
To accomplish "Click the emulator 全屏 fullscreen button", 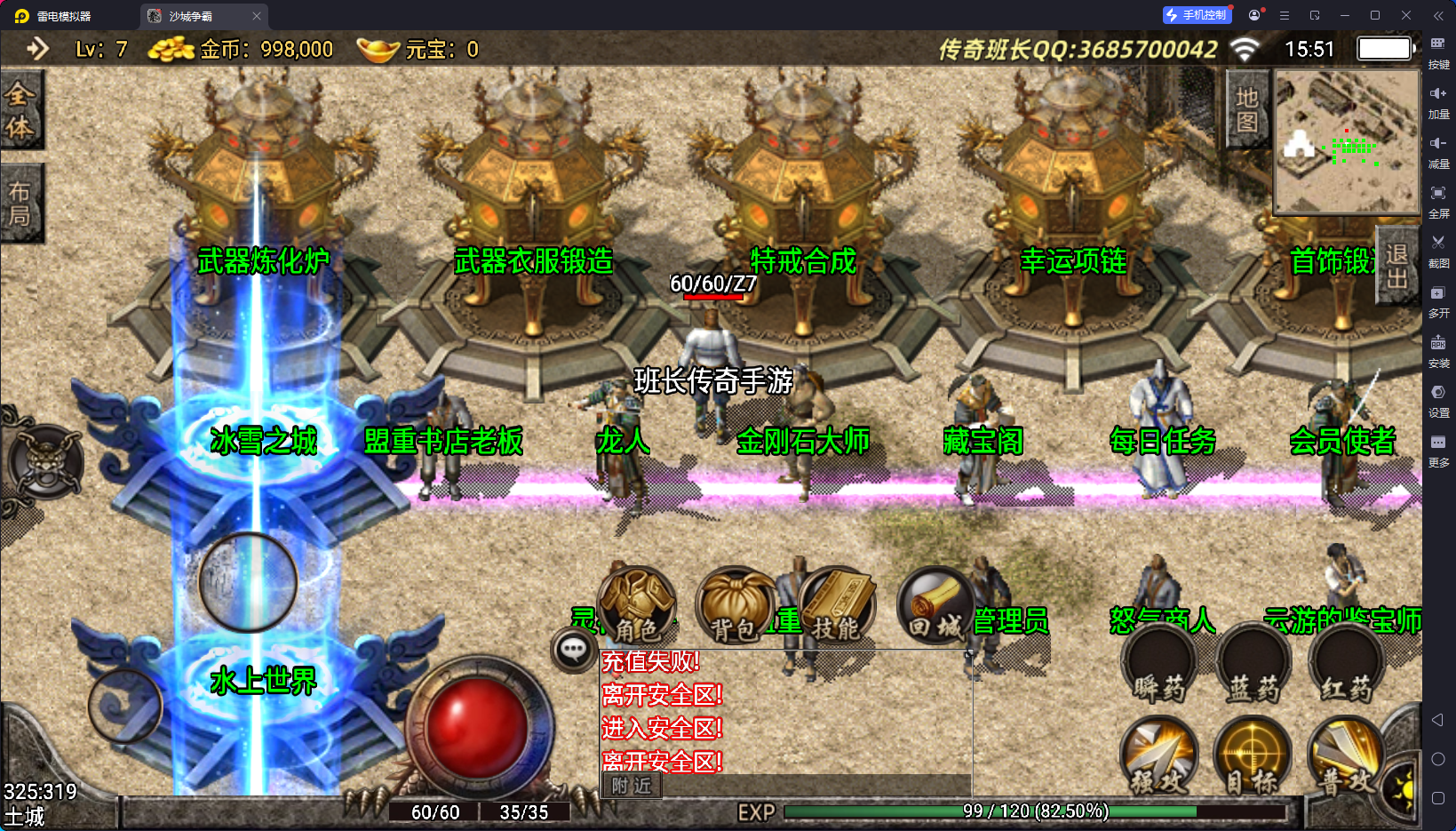I will tap(1438, 200).
